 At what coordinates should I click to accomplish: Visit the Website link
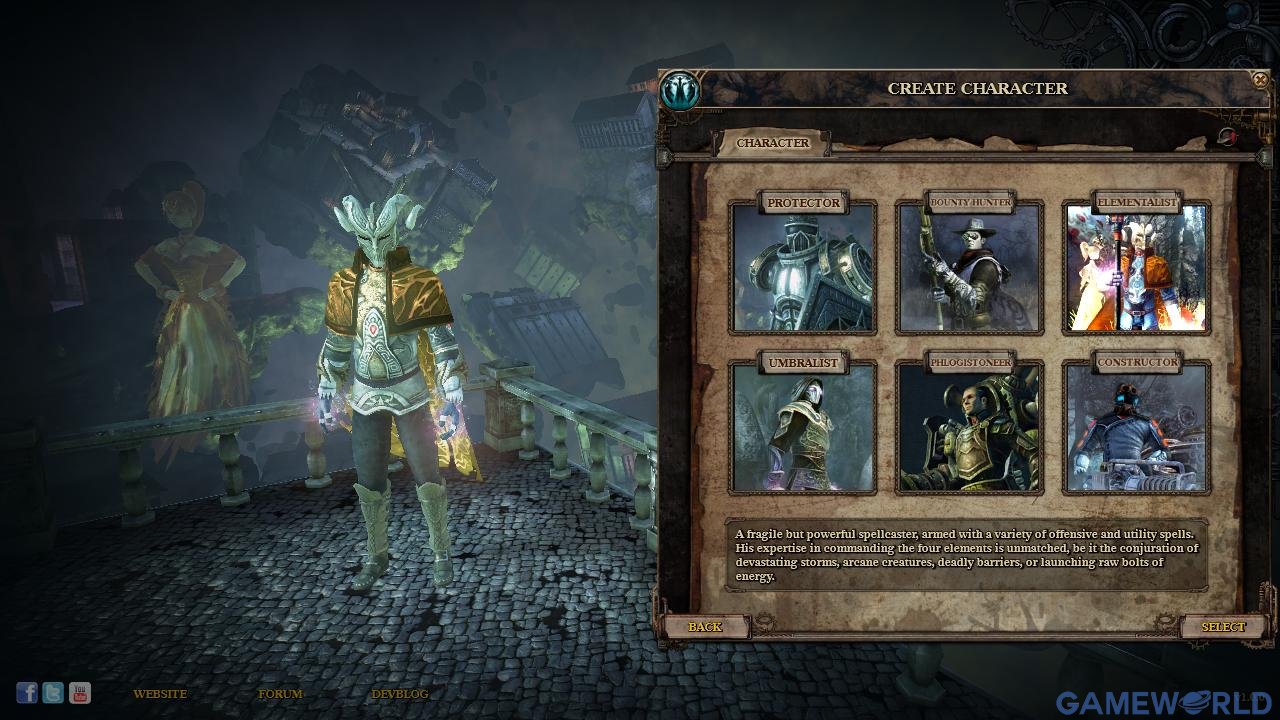click(x=160, y=694)
